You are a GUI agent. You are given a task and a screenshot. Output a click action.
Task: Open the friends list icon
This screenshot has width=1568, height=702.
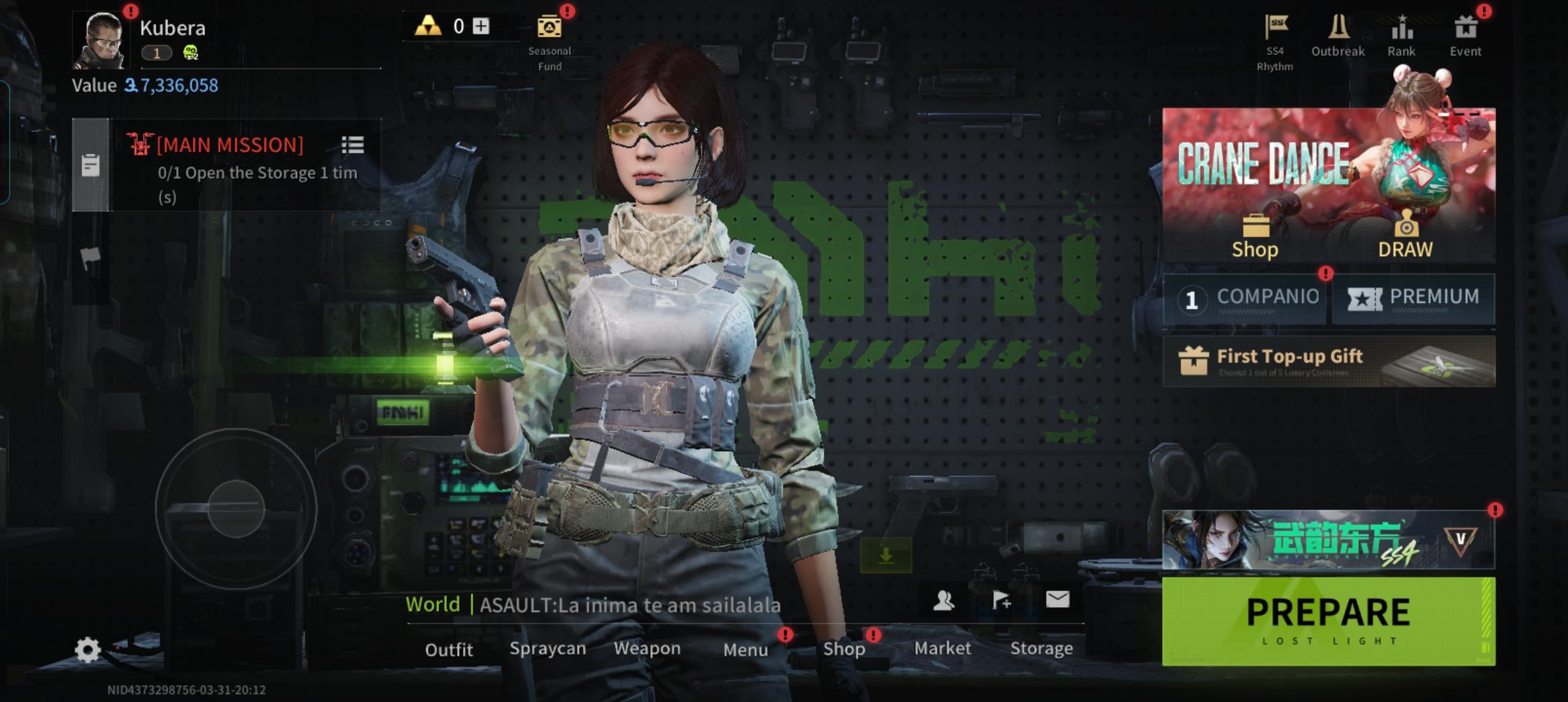(943, 600)
